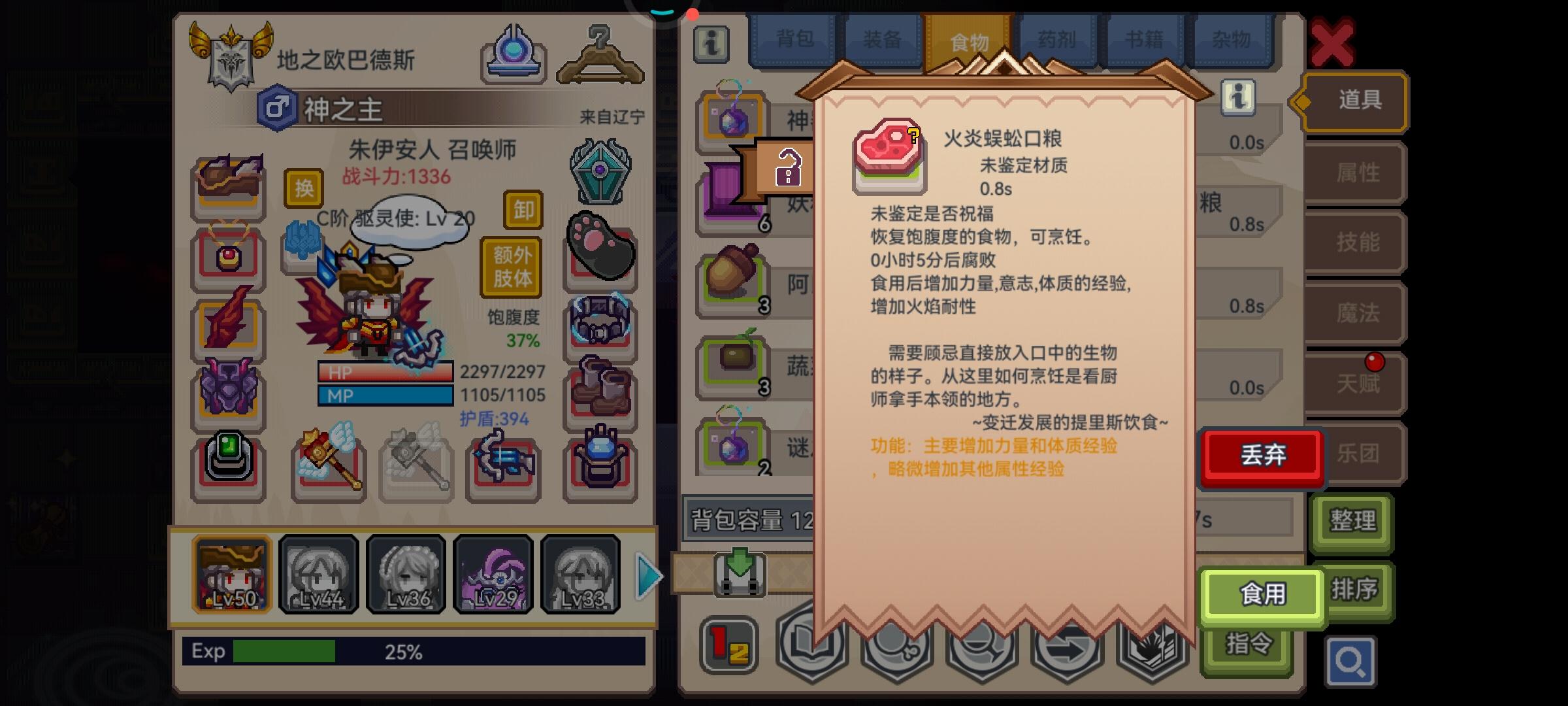The height and width of the screenshot is (706, 1568).
Task: Select the Lv29 purple party member thumbnail
Action: [x=493, y=574]
